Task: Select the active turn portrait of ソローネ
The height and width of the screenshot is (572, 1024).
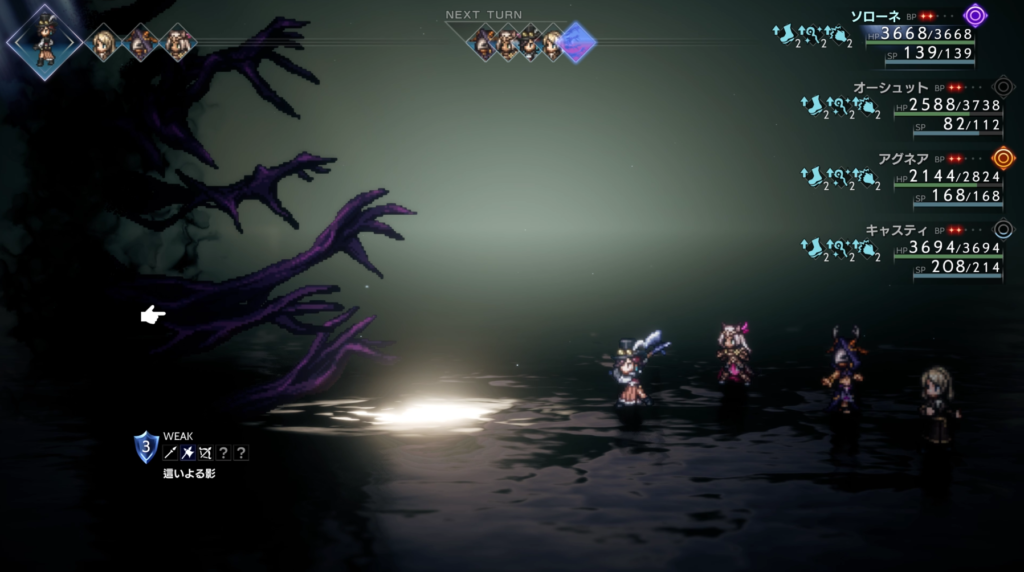Action: pos(44,40)
